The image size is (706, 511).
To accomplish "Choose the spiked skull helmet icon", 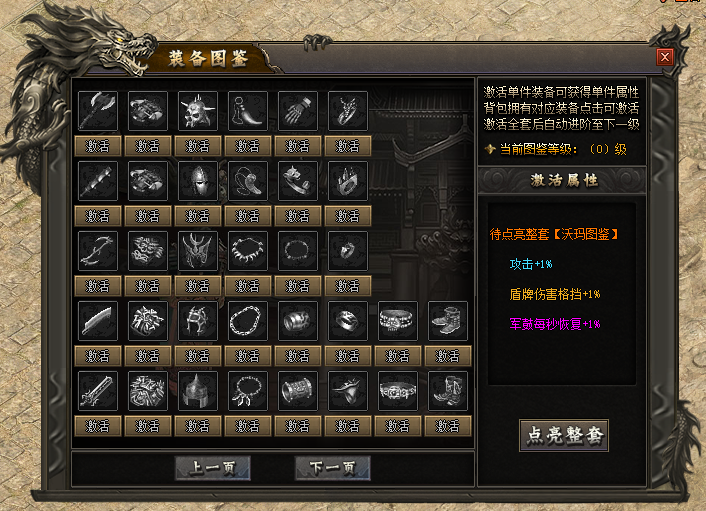I will click(198, 110).
